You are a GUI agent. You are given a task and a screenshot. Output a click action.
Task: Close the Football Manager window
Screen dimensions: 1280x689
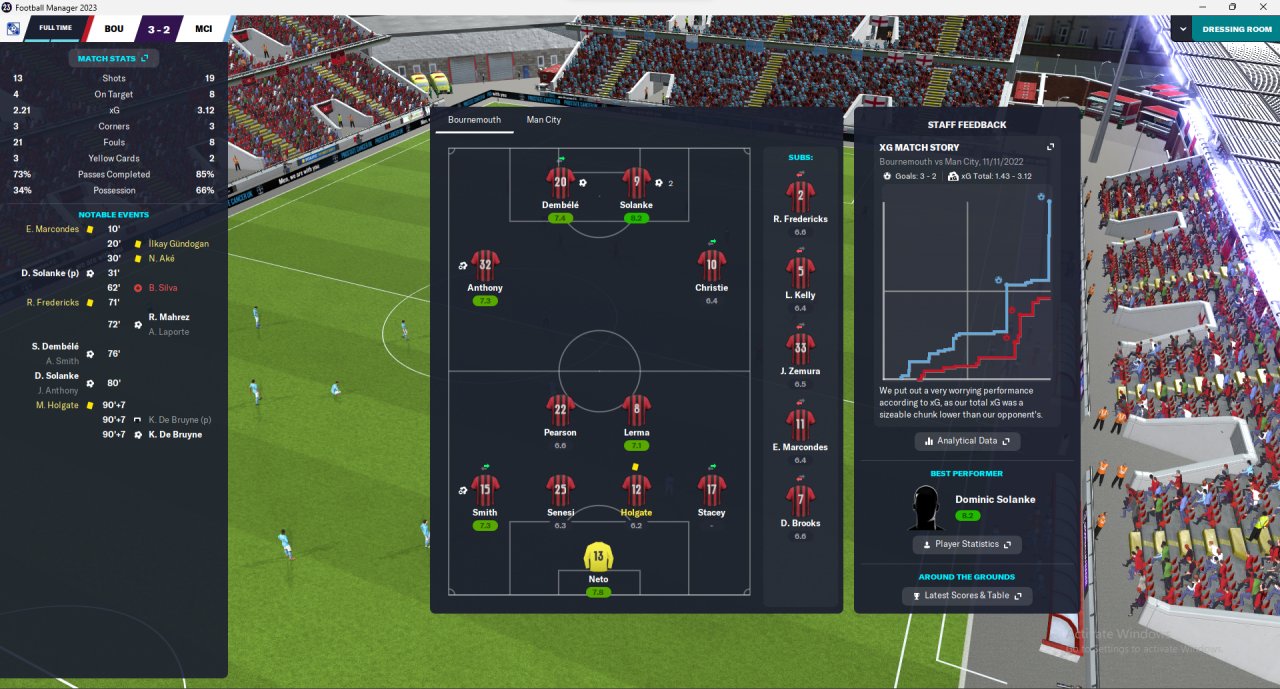tap(1262, 7)
